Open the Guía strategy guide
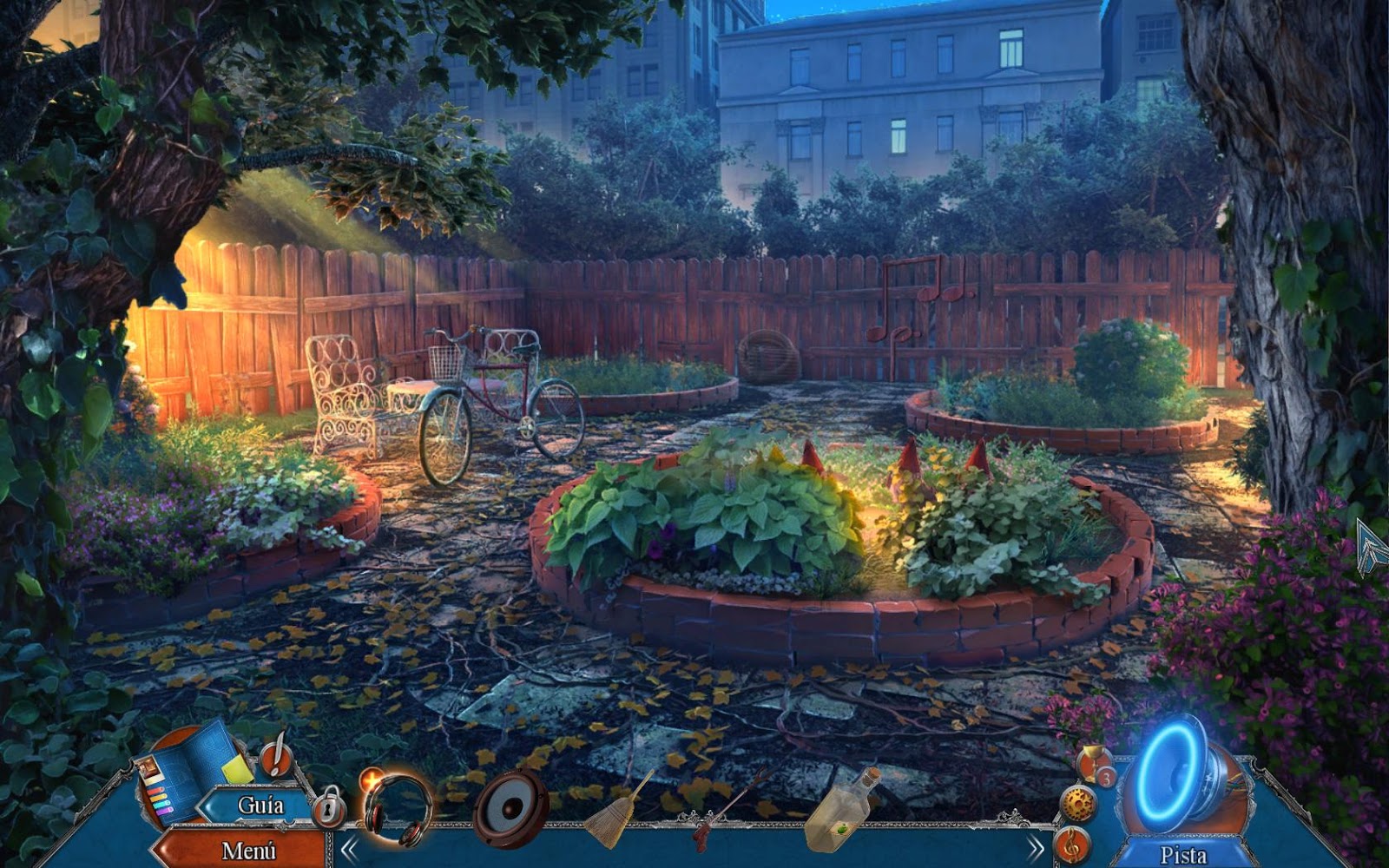 pos(260,806)
